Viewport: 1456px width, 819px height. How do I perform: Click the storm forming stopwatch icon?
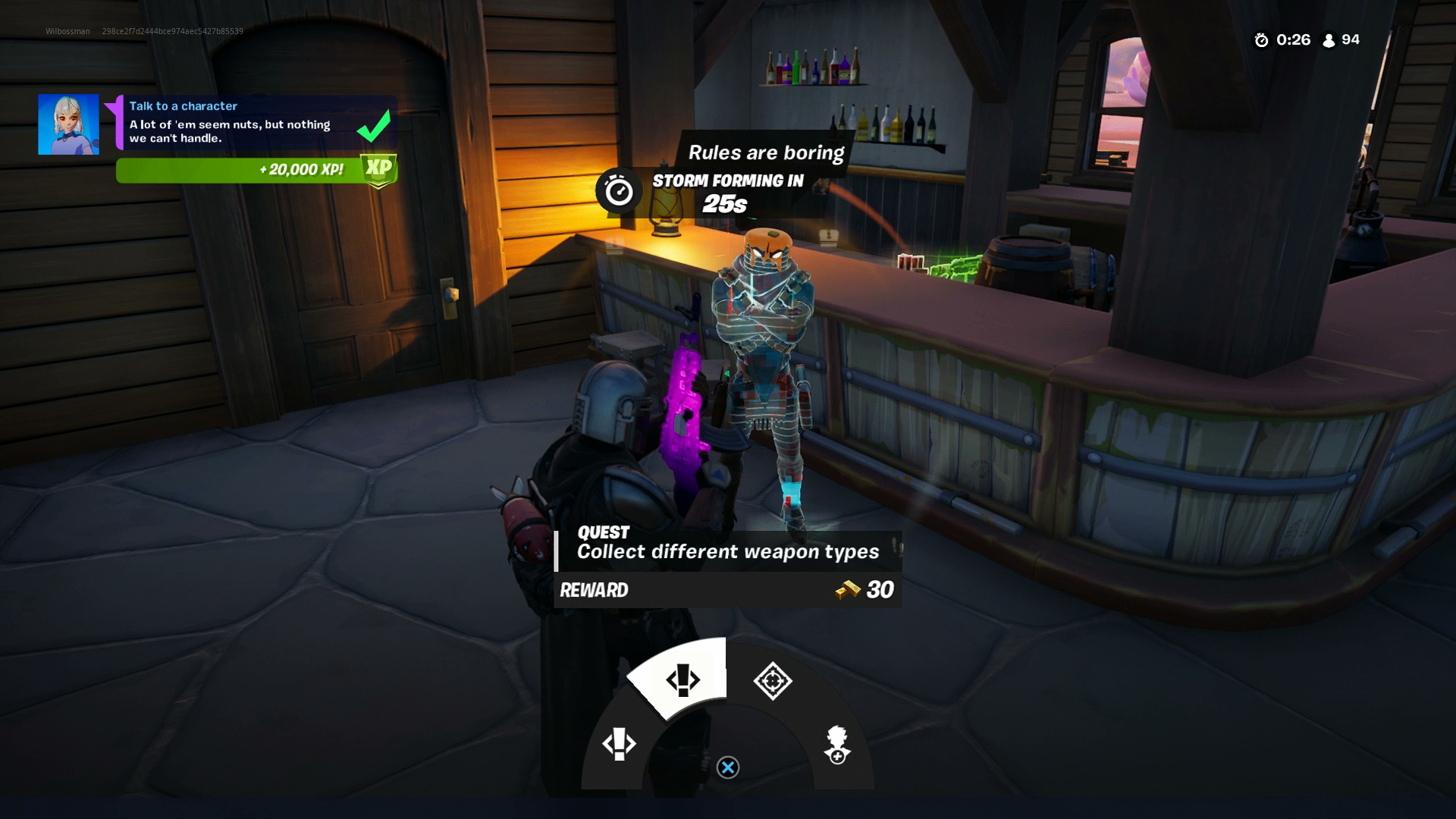pyautogui.click(x=620, y=190)
